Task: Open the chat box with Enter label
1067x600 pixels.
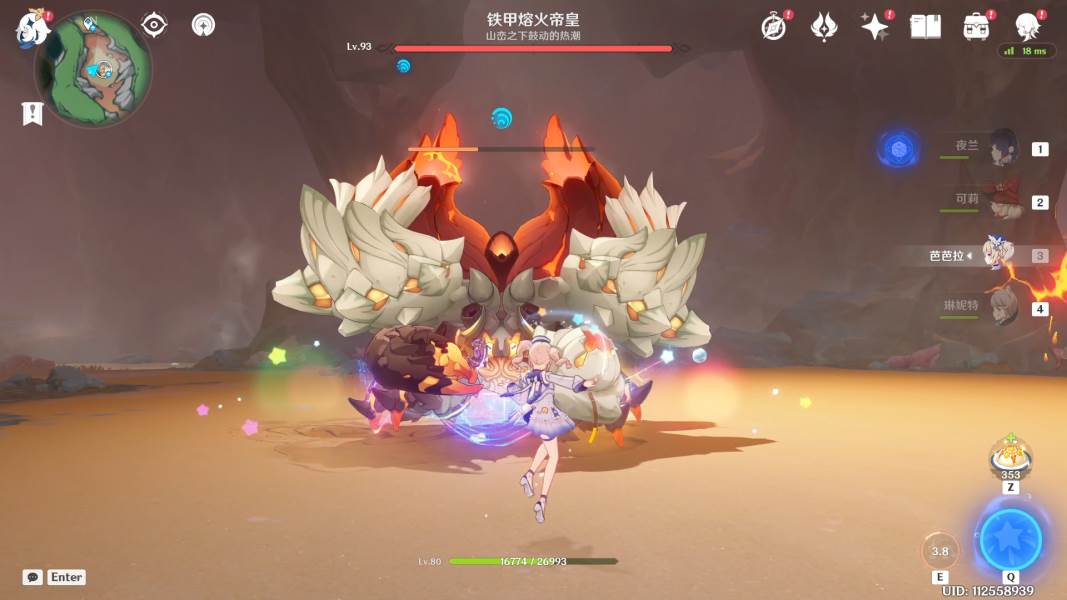Action: (x=54, y=577)
